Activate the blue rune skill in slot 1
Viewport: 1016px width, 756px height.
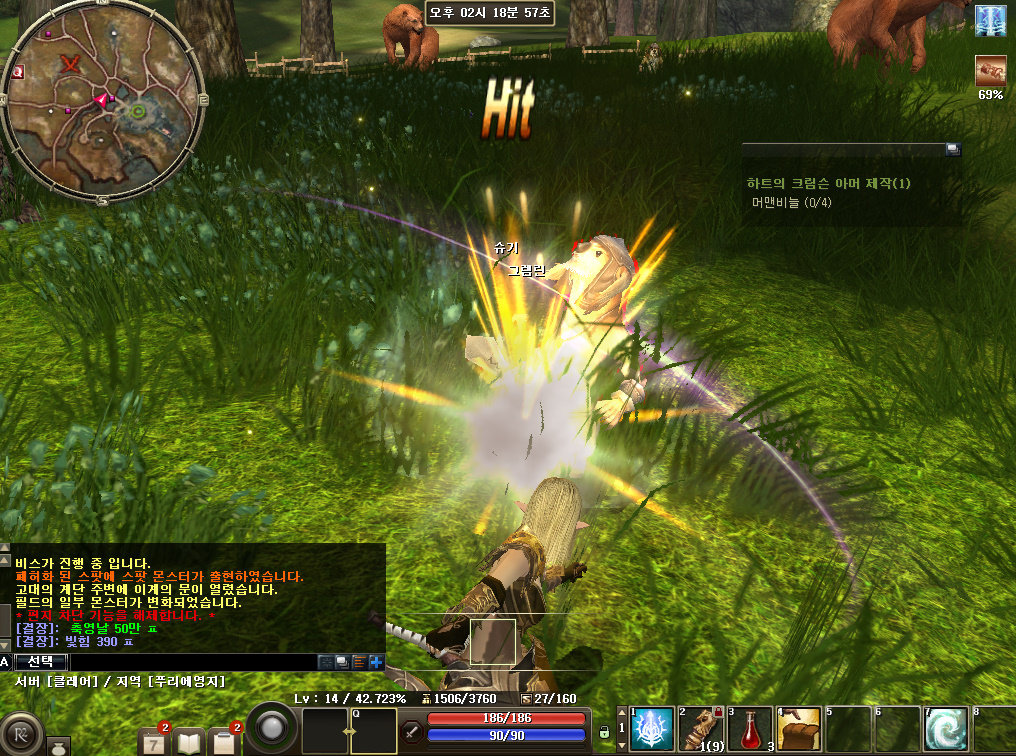click(x=651, y=731)
